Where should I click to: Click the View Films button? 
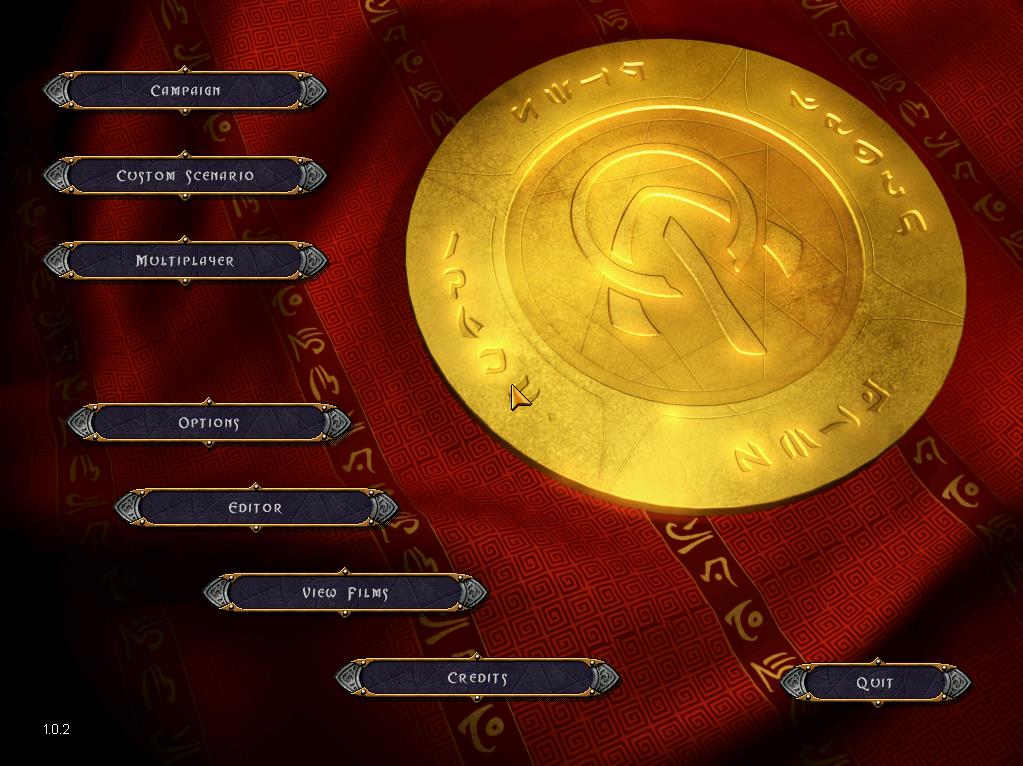pyautogui.click(x=345, y=593)
